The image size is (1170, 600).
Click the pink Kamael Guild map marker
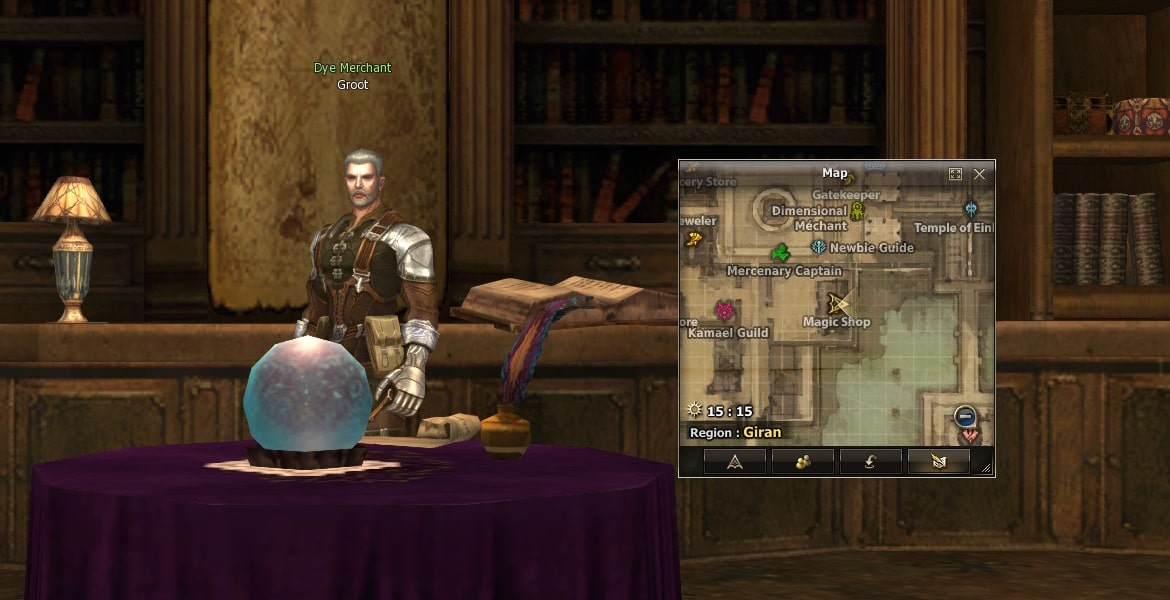click(x=724, y=311)
